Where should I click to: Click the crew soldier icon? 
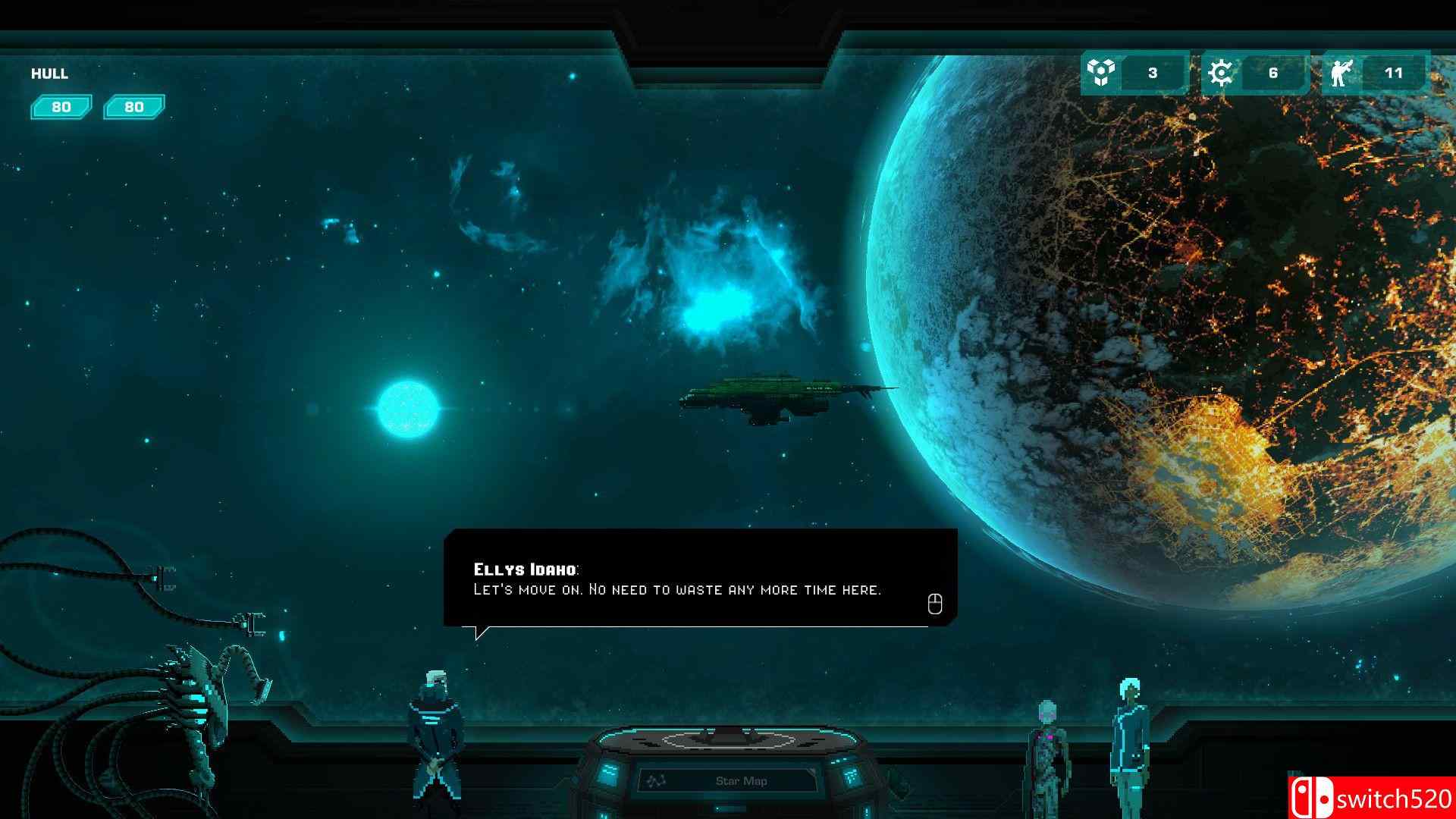click(1341, 74)
